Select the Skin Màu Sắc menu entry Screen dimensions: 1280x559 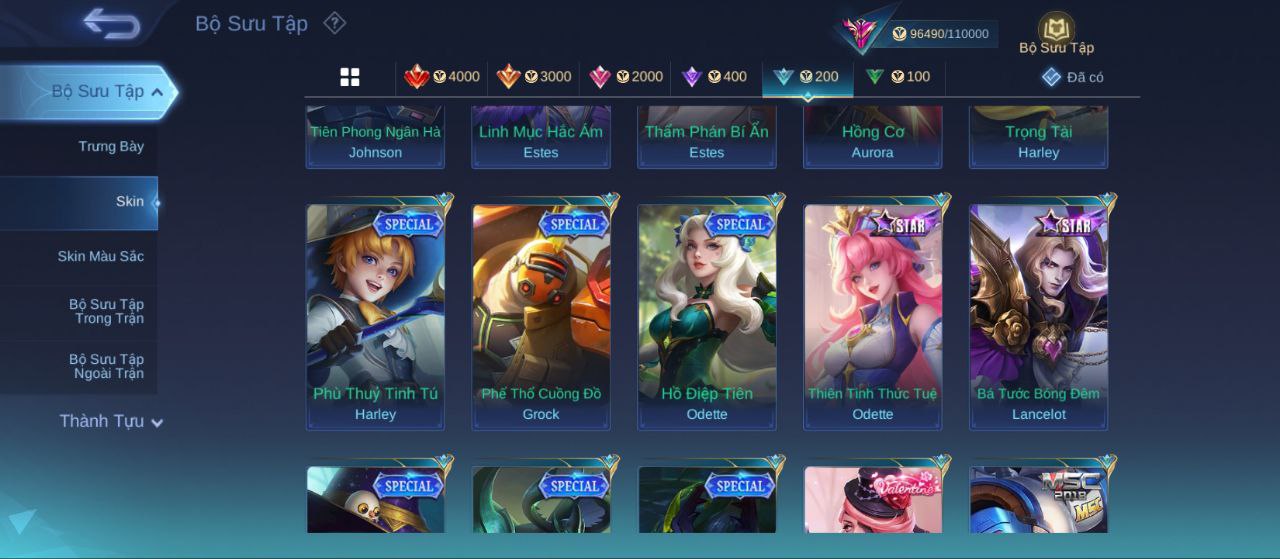pyautogui.click(x=100, y=257)
